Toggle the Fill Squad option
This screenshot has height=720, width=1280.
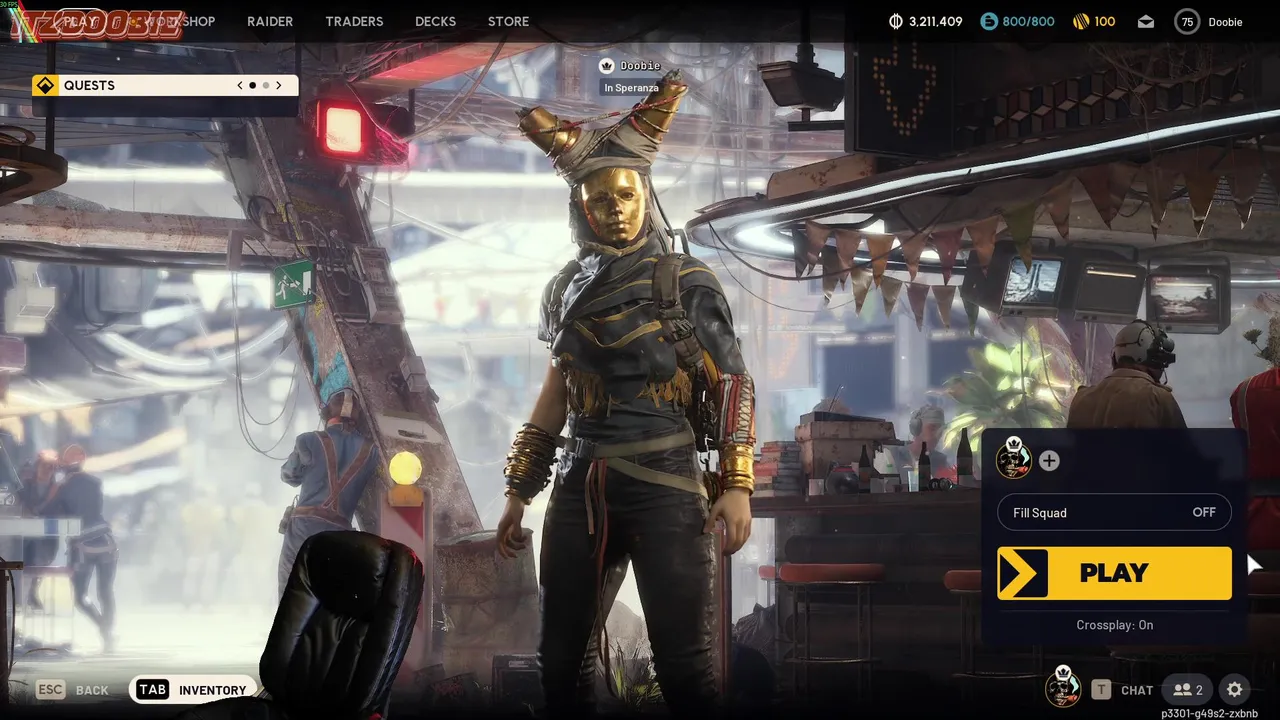tap(1114, 513)
